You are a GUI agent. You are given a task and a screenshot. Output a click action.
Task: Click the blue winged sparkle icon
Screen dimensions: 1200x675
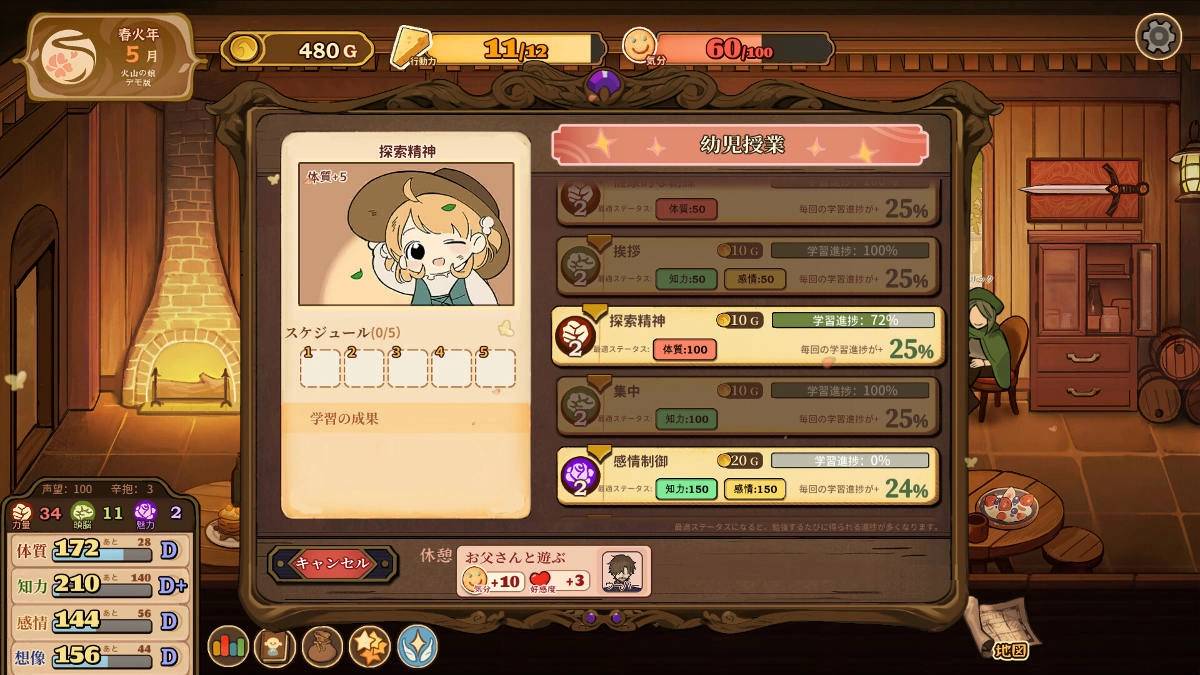417,646
